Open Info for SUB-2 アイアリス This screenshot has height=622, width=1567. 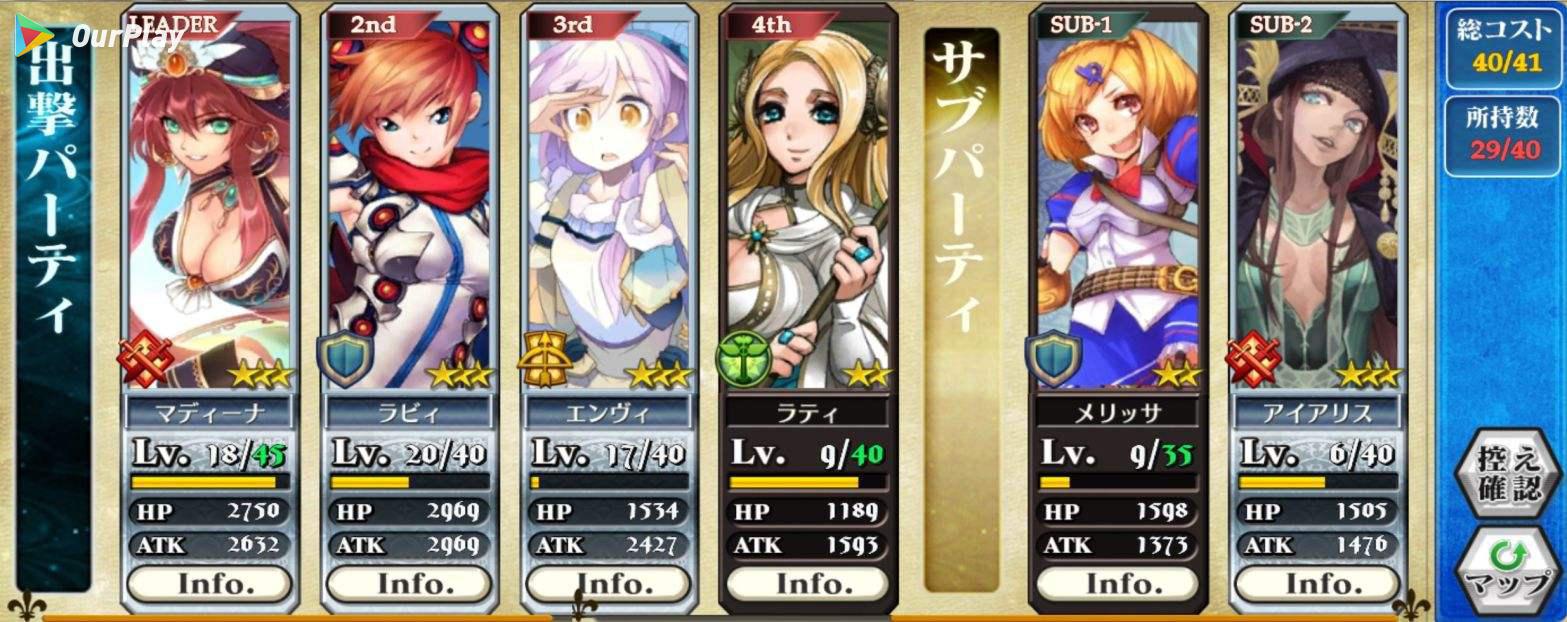(x=1316, y=583)
